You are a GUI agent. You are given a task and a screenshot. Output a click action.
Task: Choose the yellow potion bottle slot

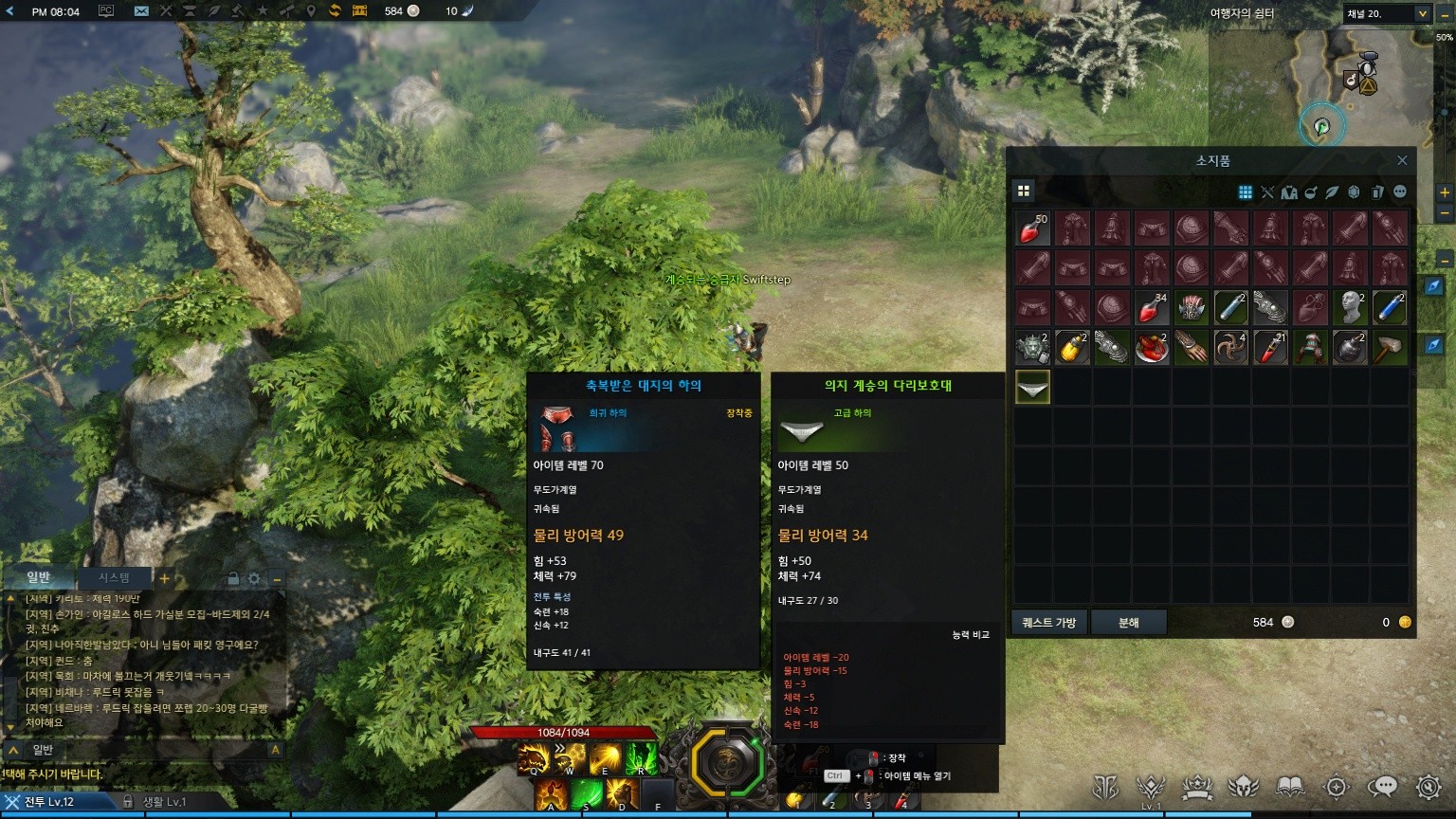1072,348
